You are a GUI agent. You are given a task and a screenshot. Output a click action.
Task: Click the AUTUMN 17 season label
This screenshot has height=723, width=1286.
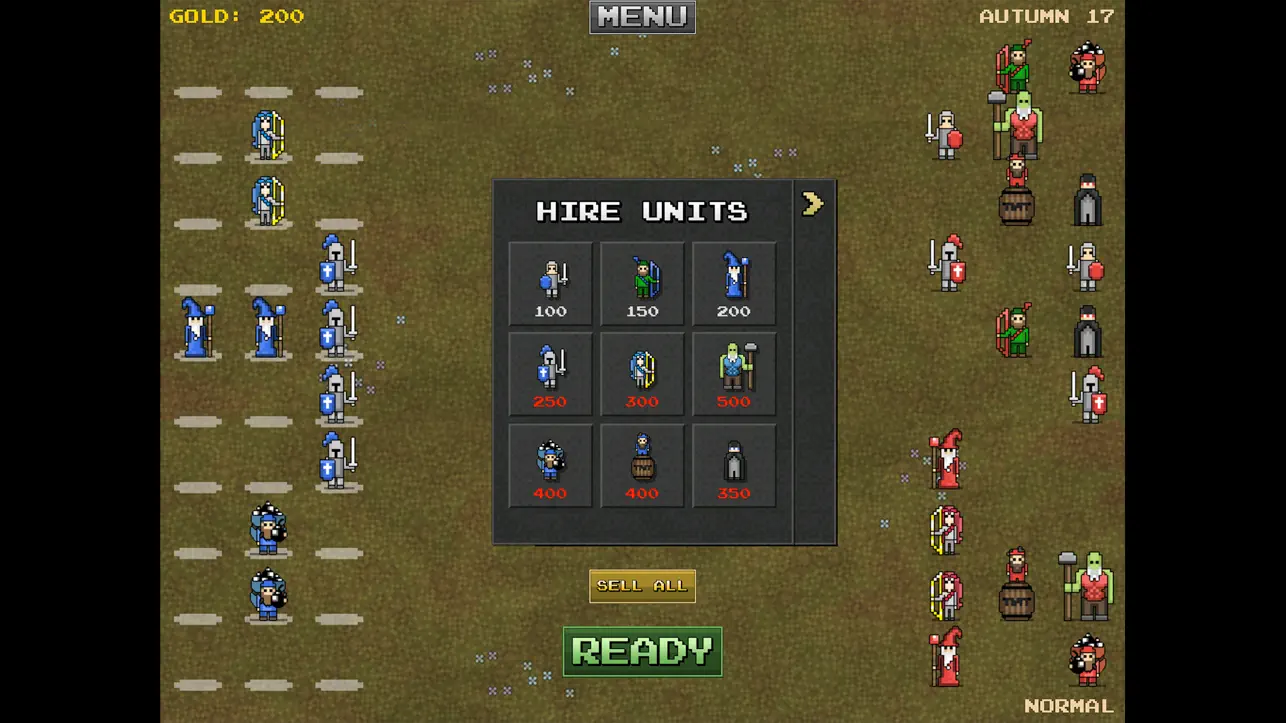point(1046,16)
